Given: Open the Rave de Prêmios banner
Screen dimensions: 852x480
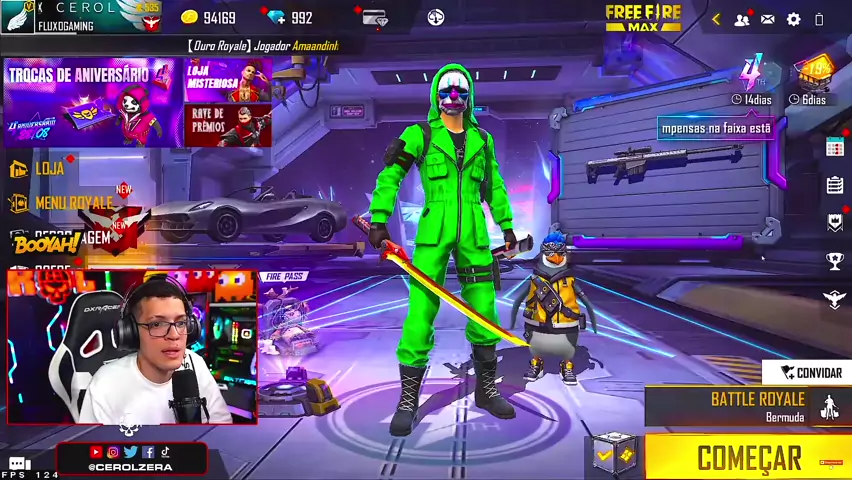Looking at the screenshot, I should tap(227, 125).
